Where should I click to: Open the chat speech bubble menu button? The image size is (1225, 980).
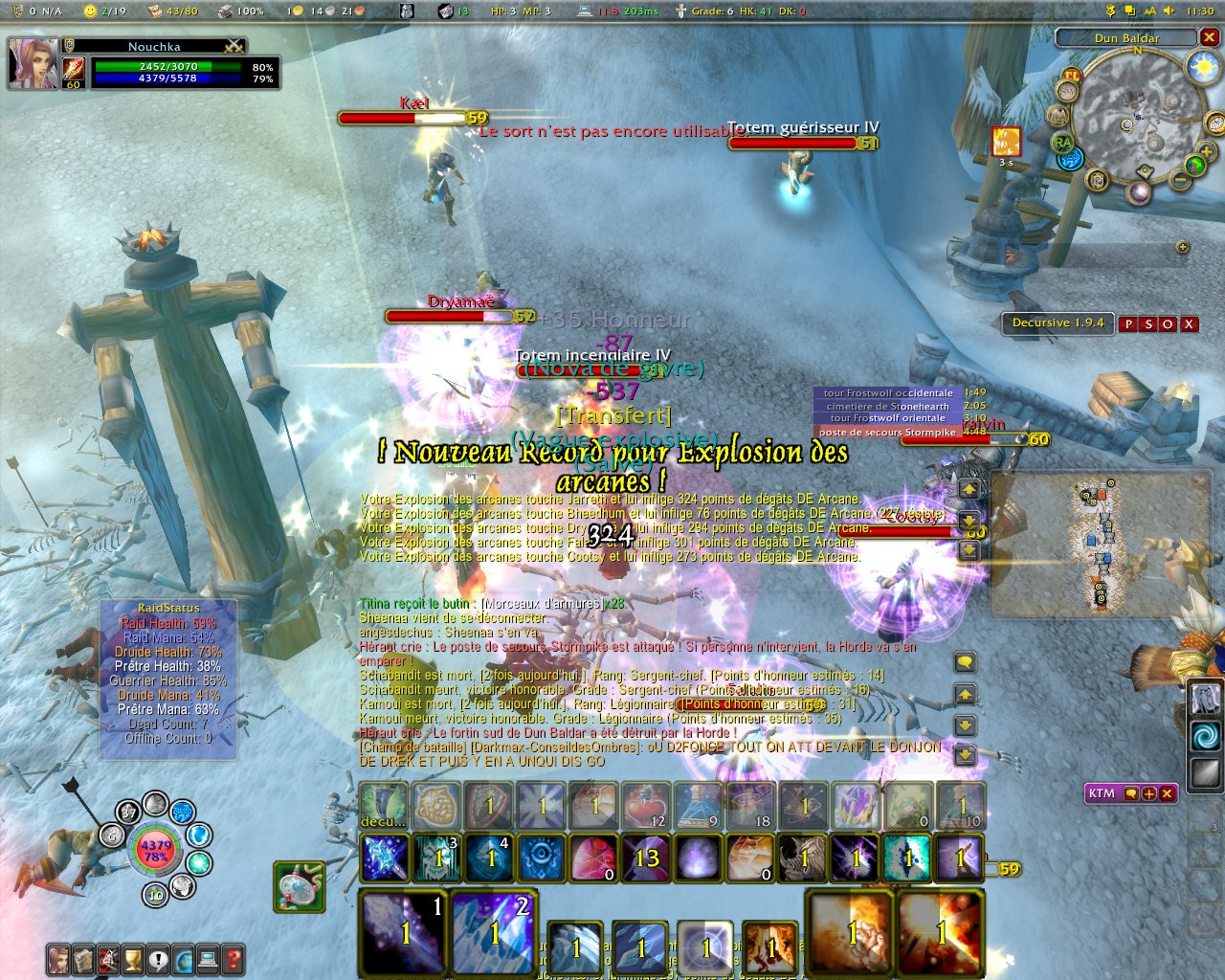click(966, 662)
